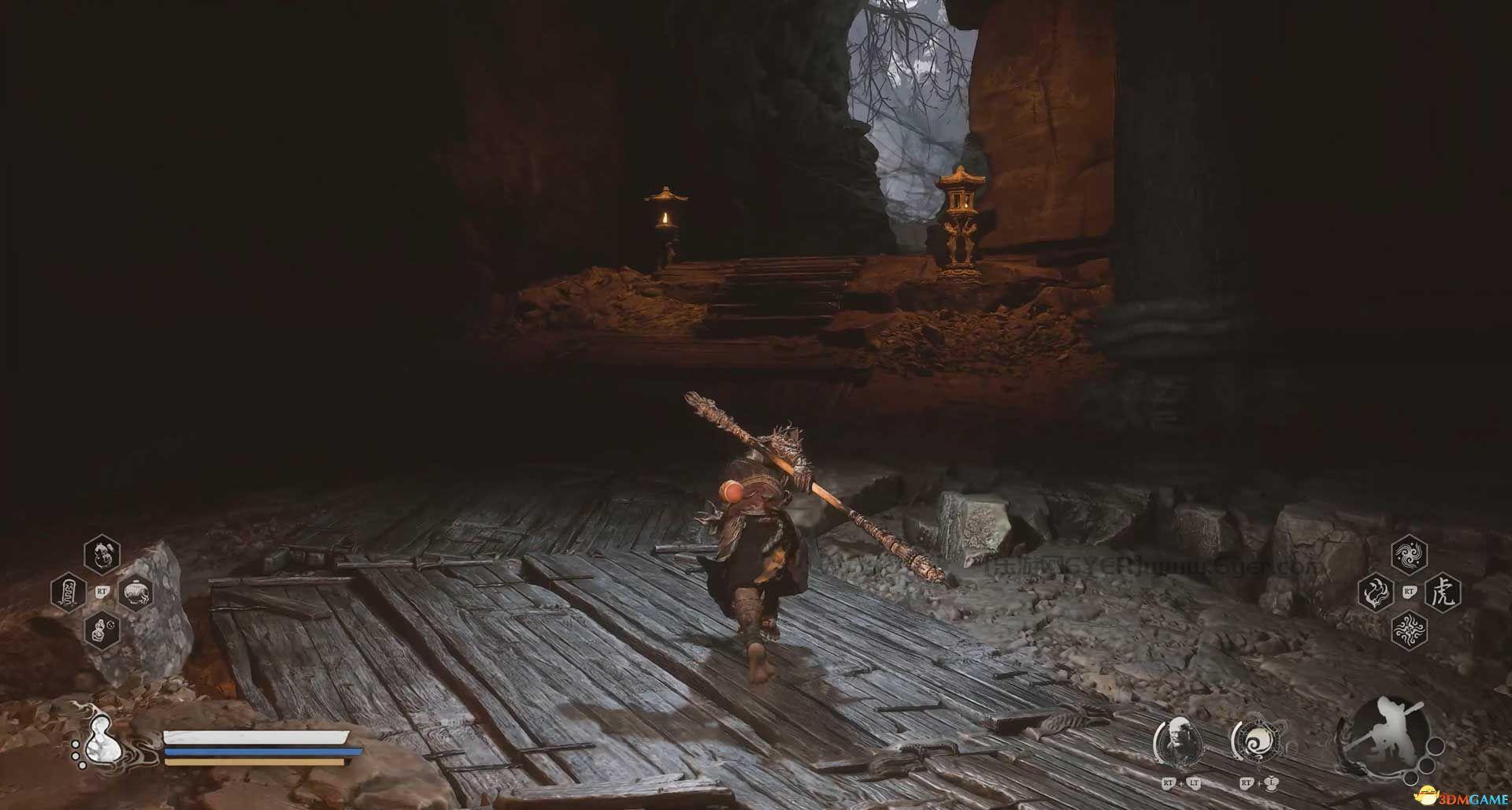Choose the small gourd-and-pill item slot

102,630
